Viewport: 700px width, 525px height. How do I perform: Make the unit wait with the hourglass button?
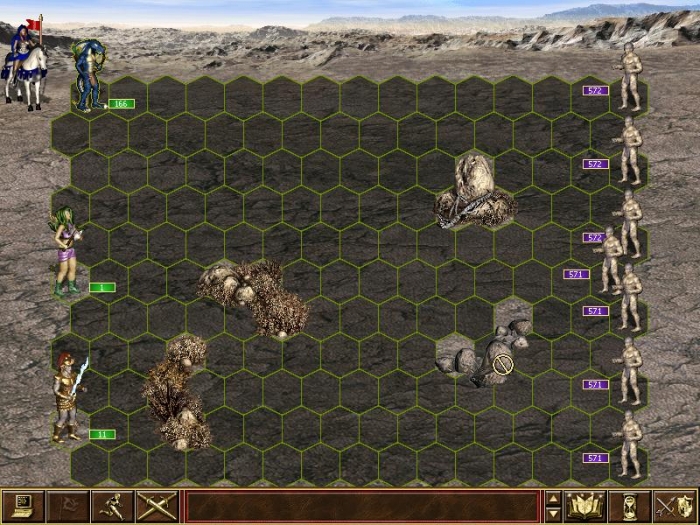[631, 506]
